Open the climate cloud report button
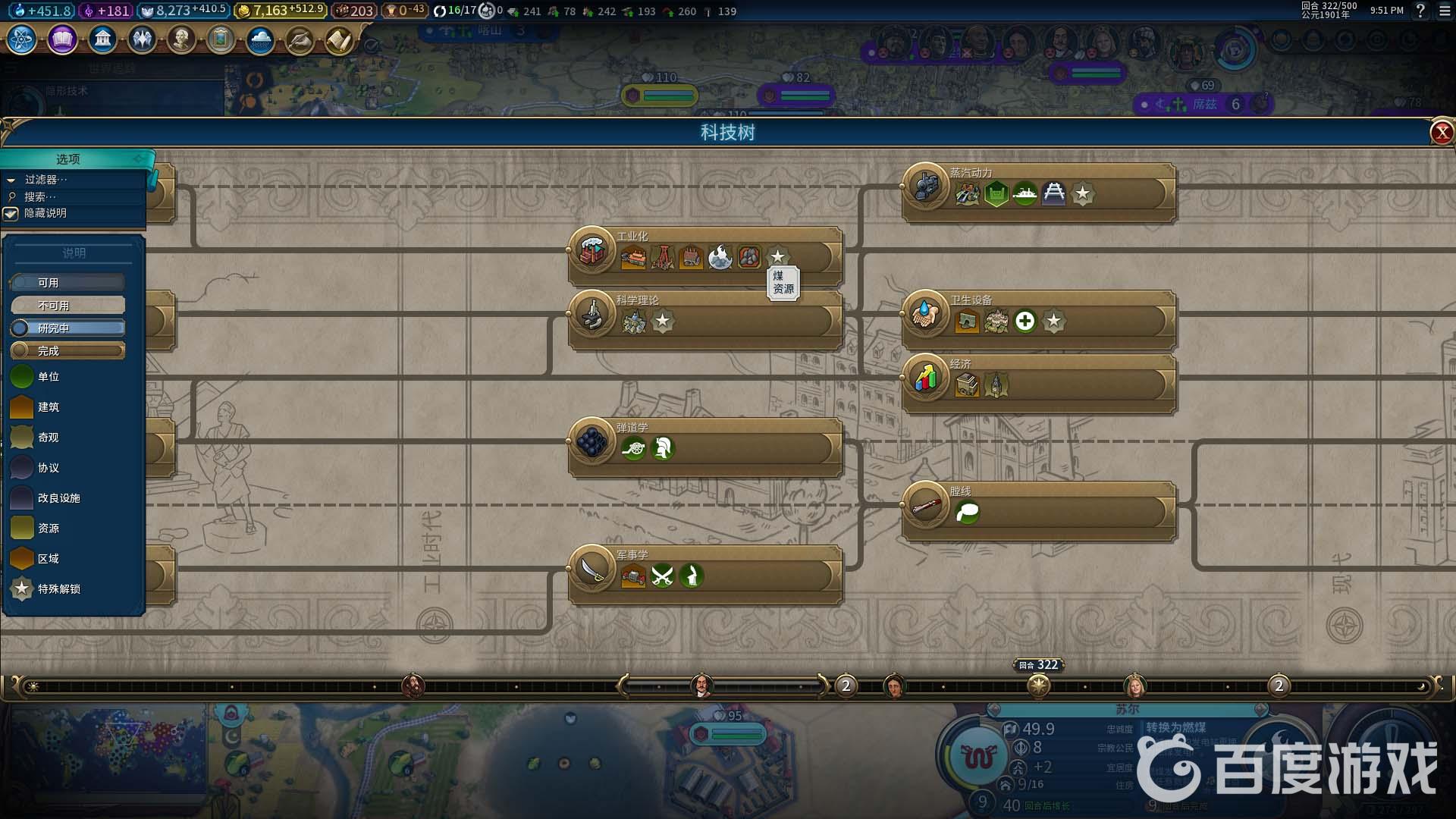 tap(260, 39)
